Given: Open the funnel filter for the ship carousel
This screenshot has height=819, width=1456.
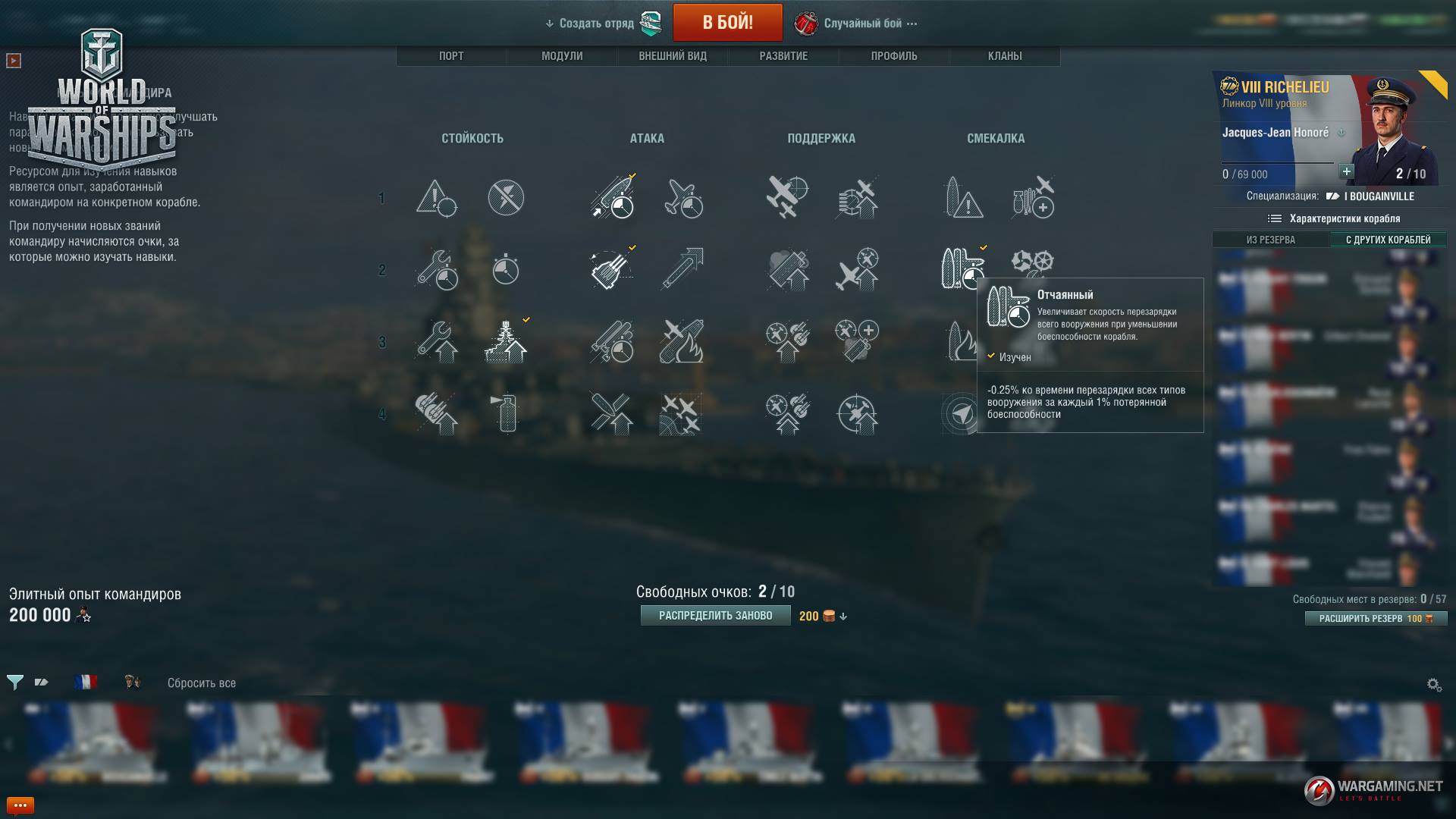Looking at the screenshot, I should pyautogui.click(x=14, y=682).
